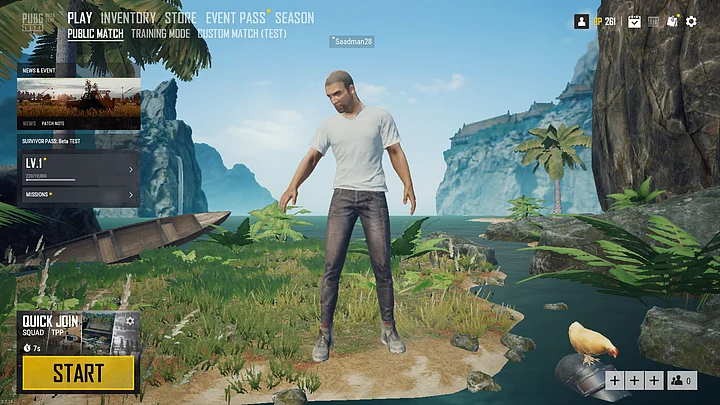Open the calendar checkmark icon

(634, 21)
